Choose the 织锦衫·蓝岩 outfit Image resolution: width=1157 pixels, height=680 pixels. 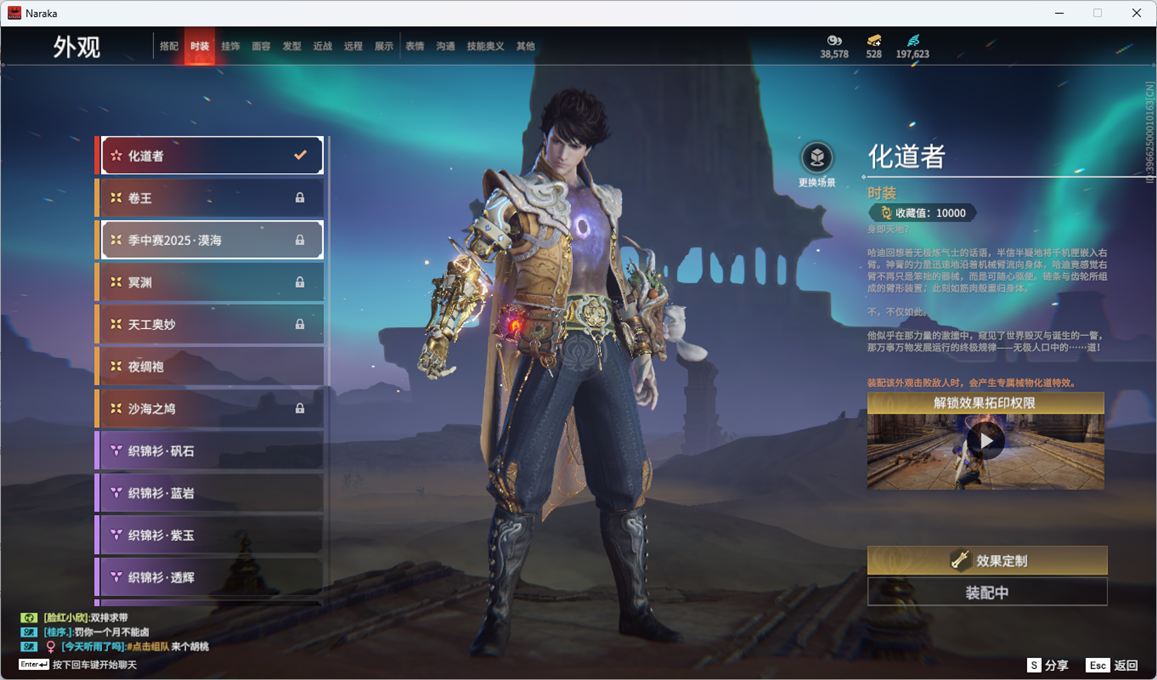click(210, 493)
